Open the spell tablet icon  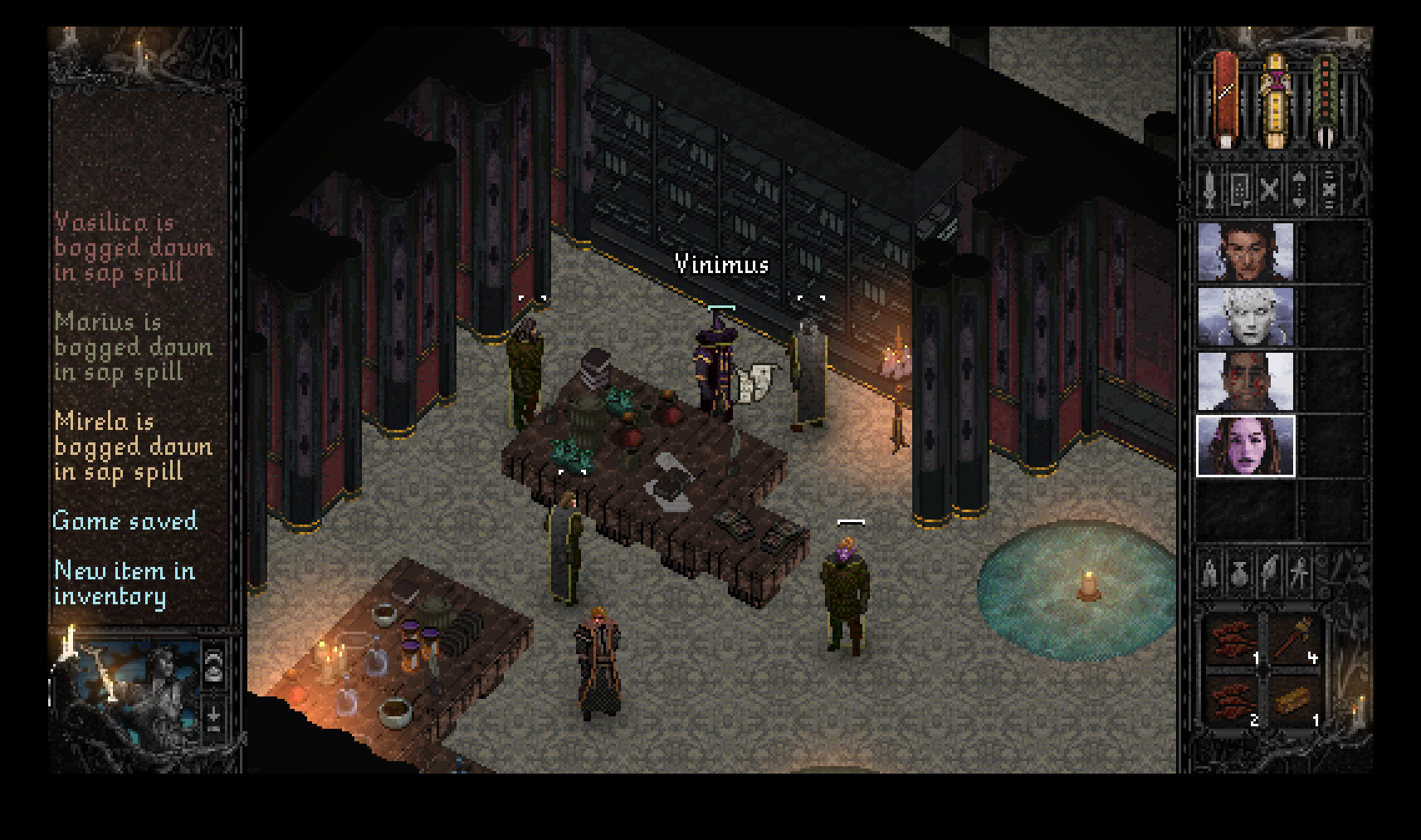(x=1240, y=189)
